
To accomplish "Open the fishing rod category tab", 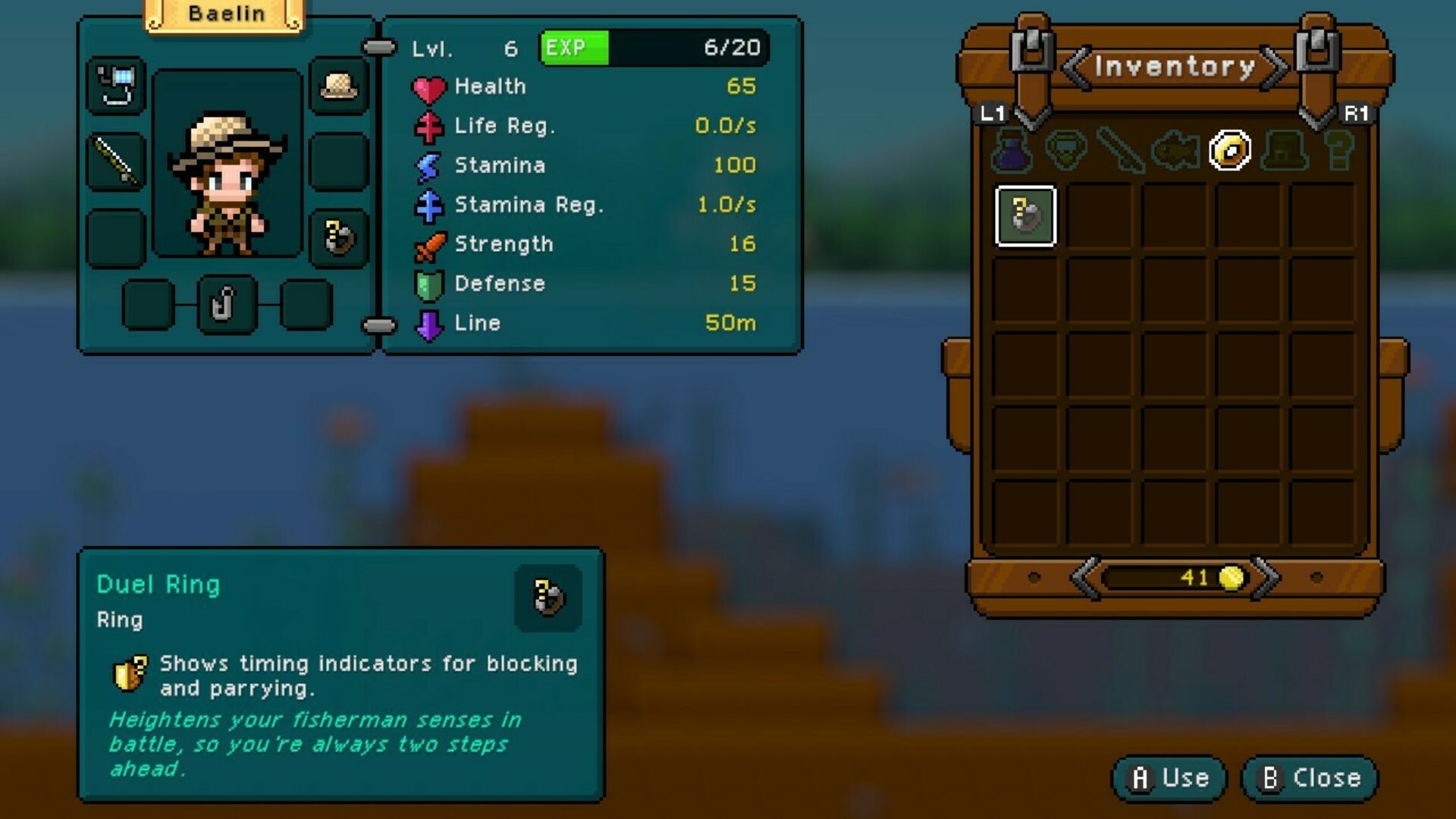I will pos(1120,150).
